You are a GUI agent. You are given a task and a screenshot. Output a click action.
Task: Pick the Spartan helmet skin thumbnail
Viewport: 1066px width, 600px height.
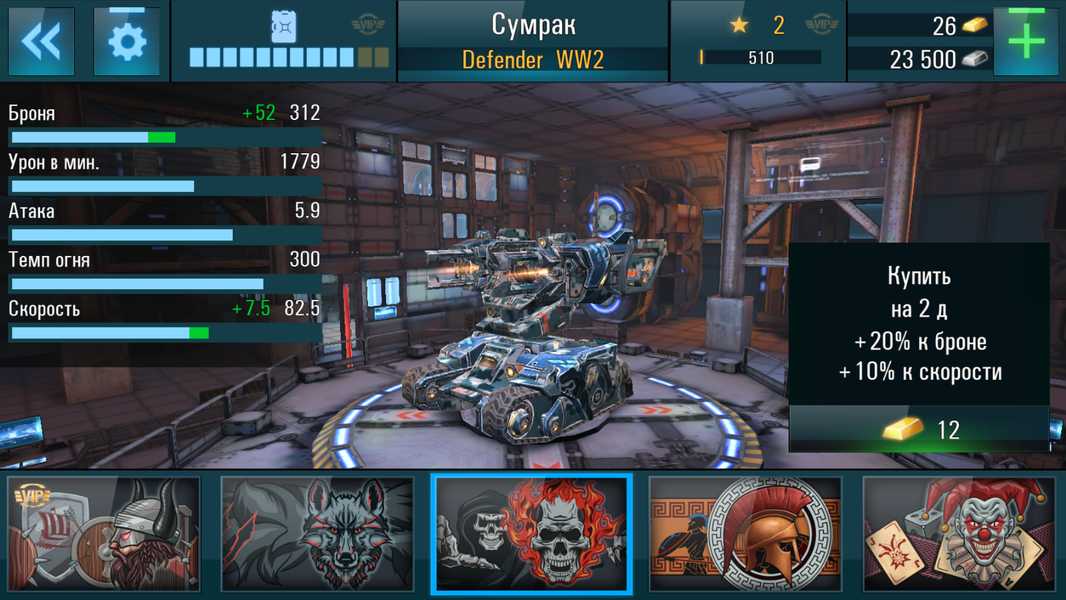coord(745,534)
